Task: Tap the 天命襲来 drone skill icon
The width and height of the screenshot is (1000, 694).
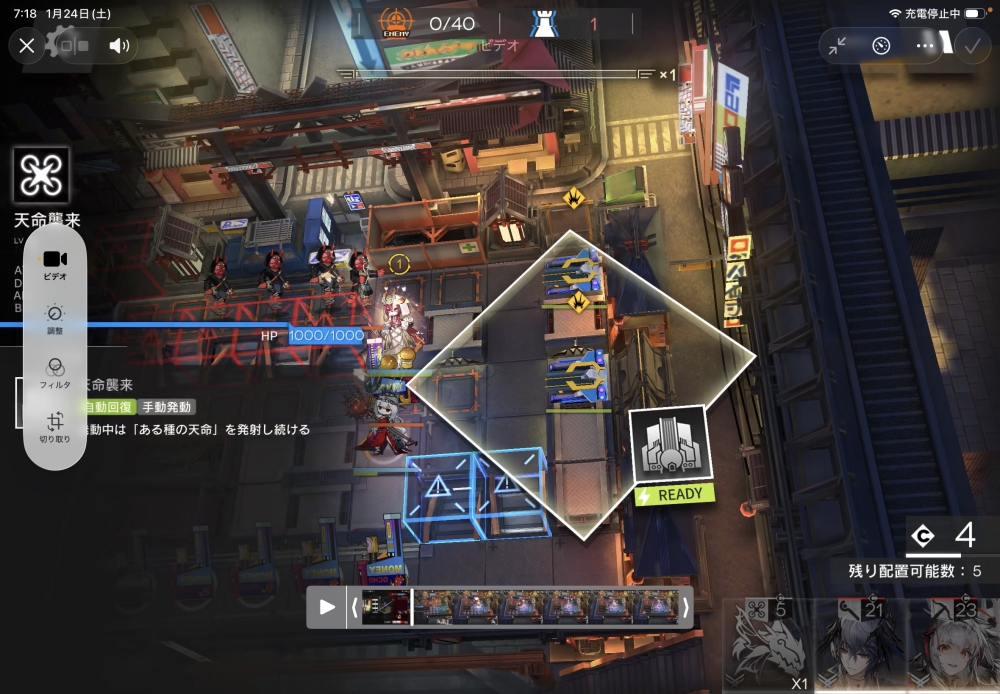Action: [x=42, y=176]
